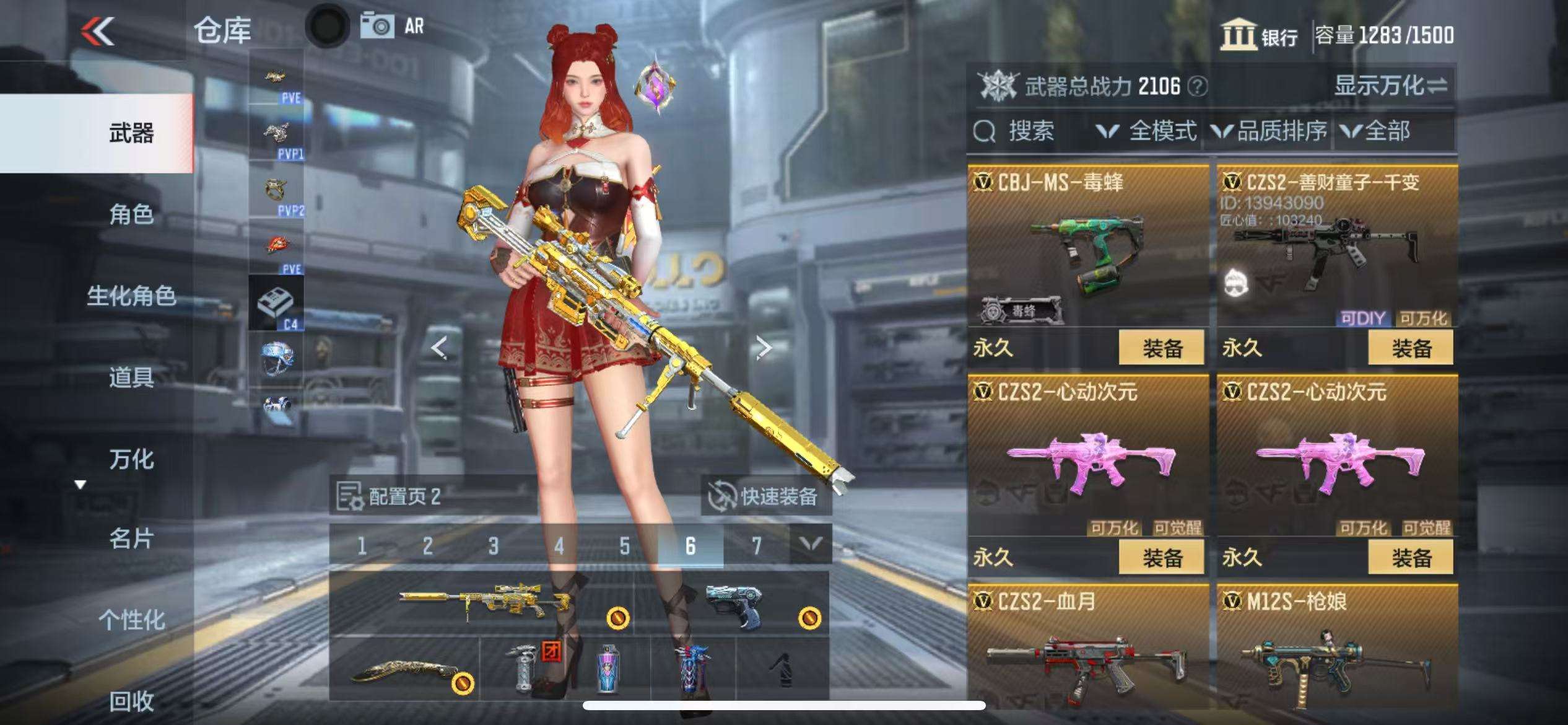Show the 名片 name card category

click(131, 539)
